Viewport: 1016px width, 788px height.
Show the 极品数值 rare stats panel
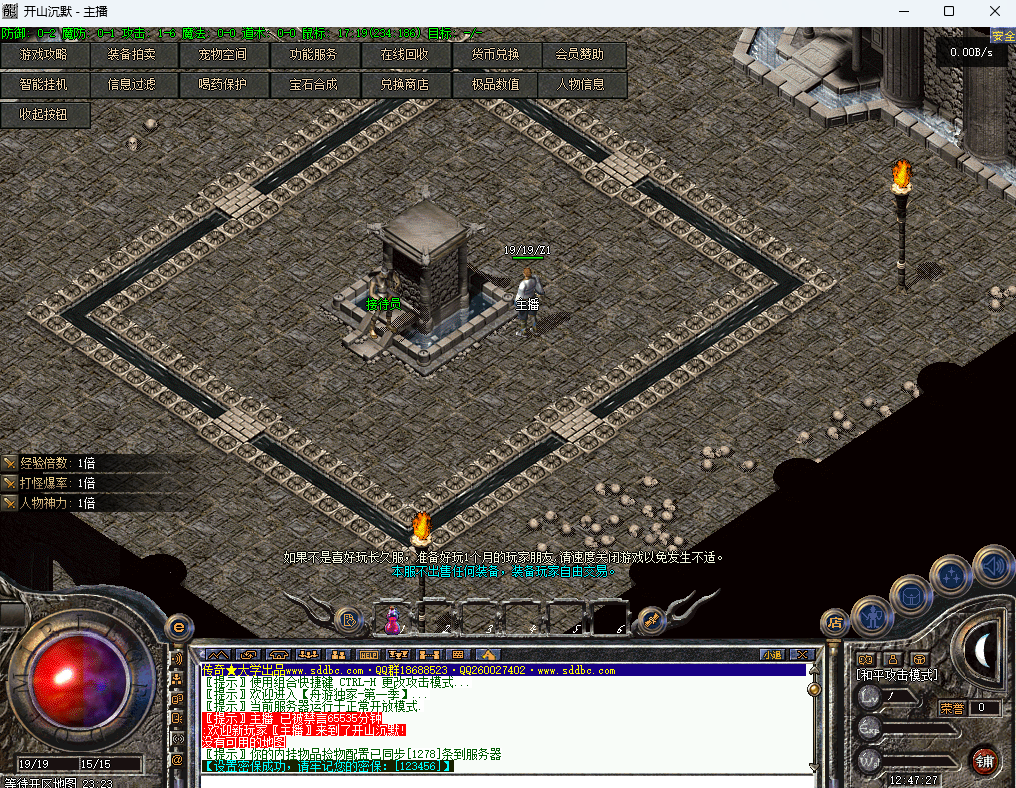point(495,85)
